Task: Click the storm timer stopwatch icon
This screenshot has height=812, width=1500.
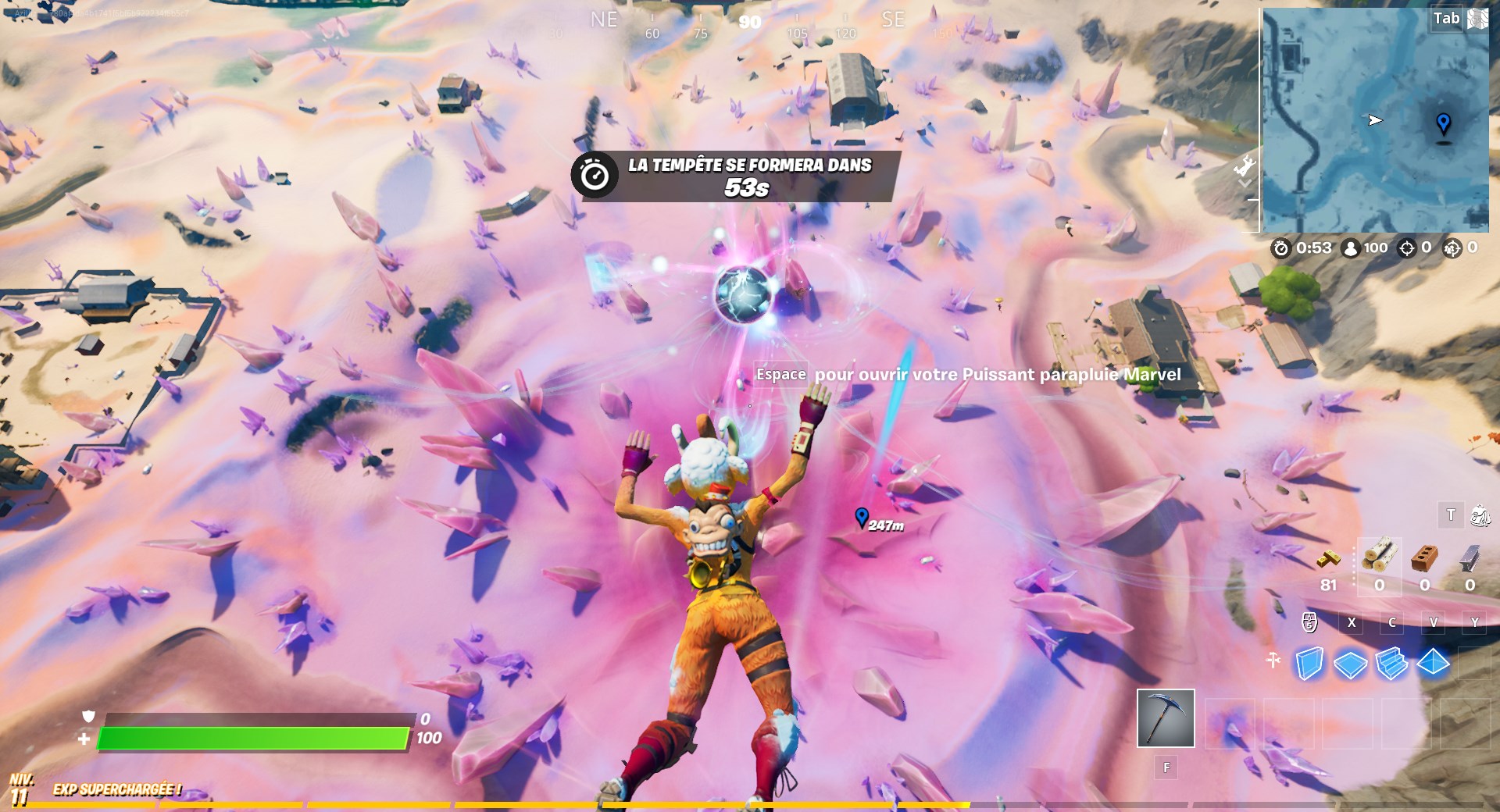Action: point(1281,249)
